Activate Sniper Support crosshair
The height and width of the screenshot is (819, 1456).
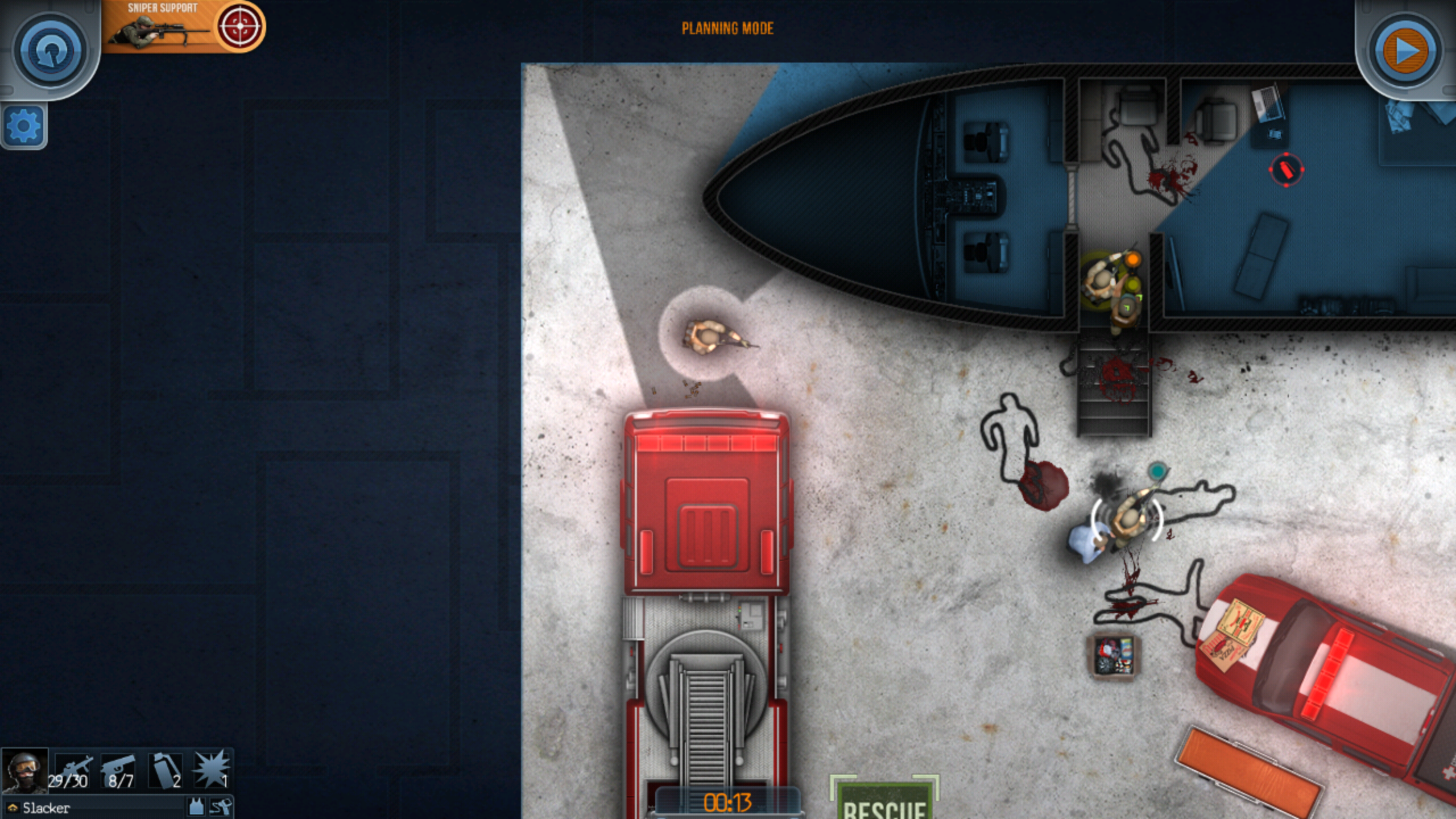point(239,26)
